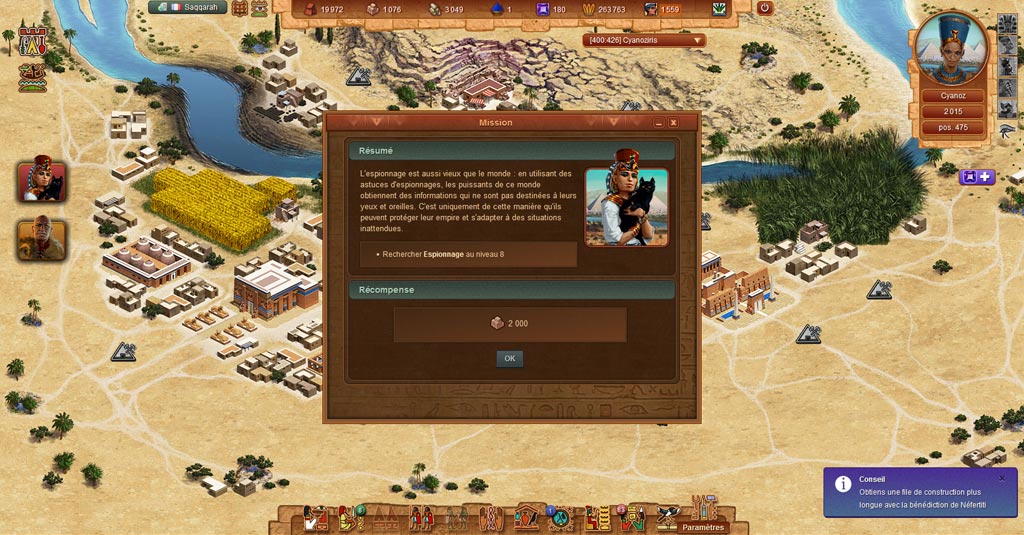Viewport: 1024px width, 535px height.
Task: Minimize the Mission window
Action: tap(658, 122)
